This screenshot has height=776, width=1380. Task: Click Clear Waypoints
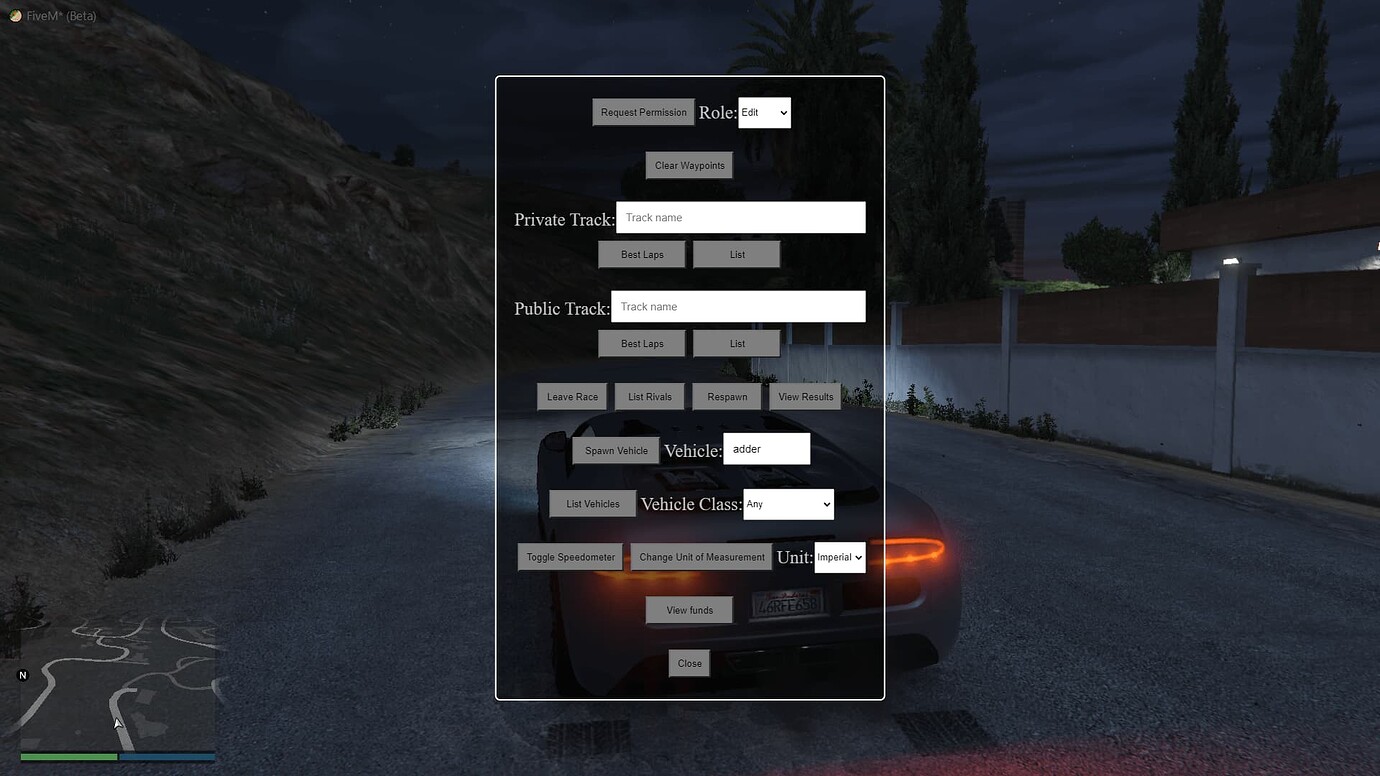click(x=689, y=165)
